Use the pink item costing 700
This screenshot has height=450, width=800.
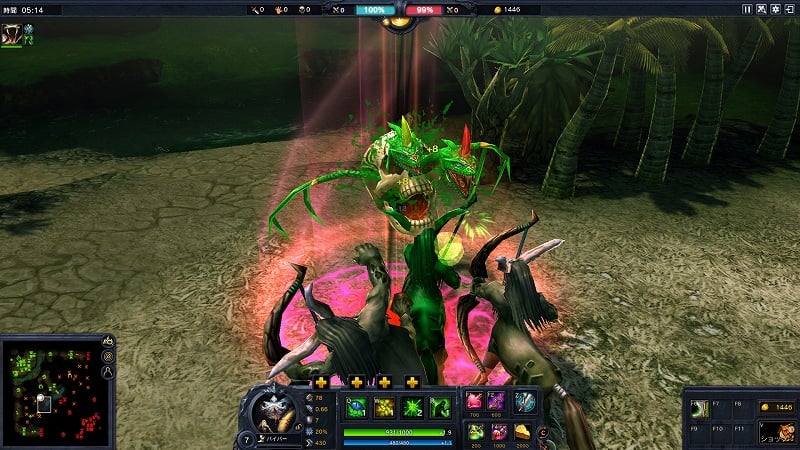click(x=474, y=401)
